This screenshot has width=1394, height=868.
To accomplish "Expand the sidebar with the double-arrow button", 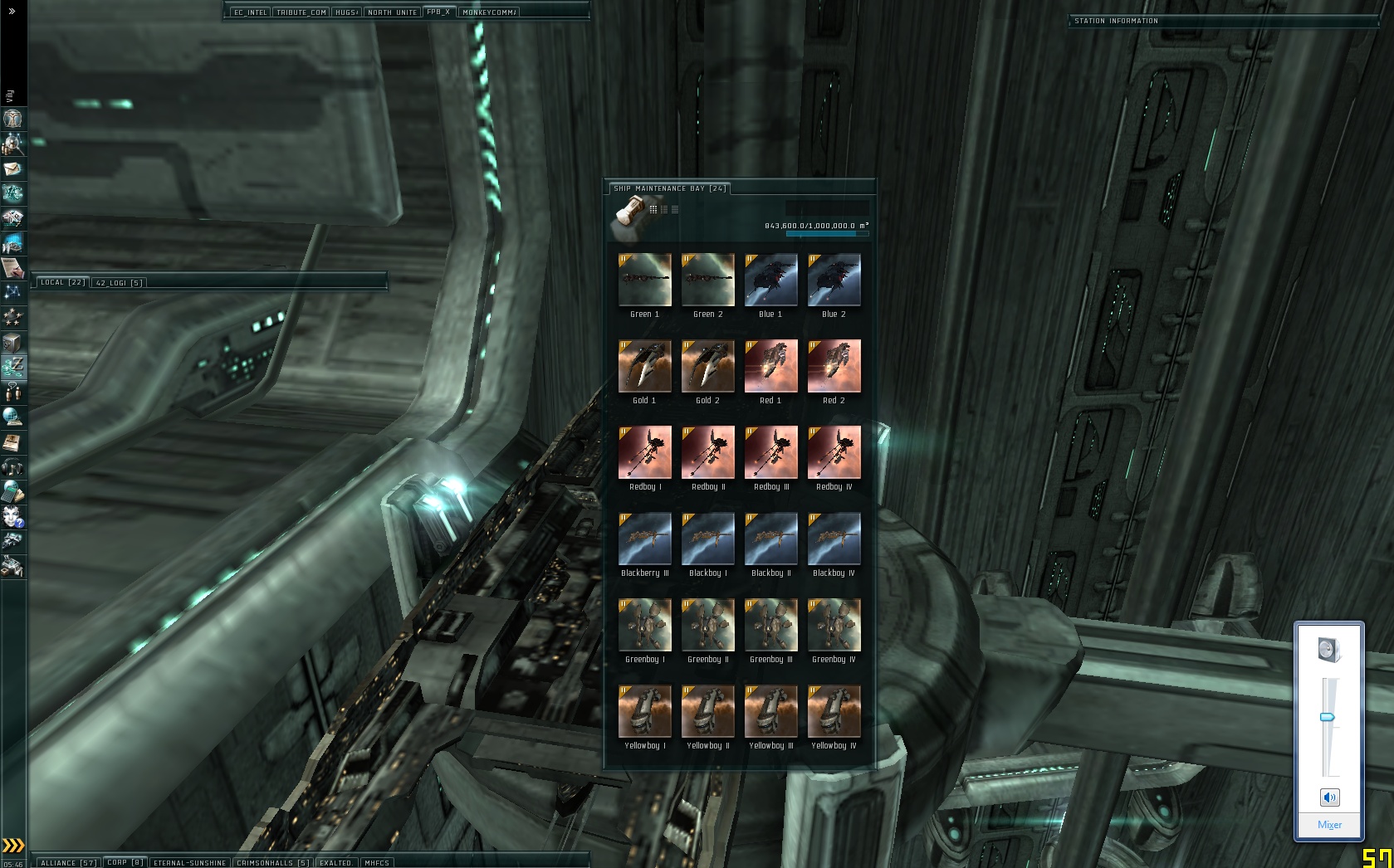I will (12, 12).
